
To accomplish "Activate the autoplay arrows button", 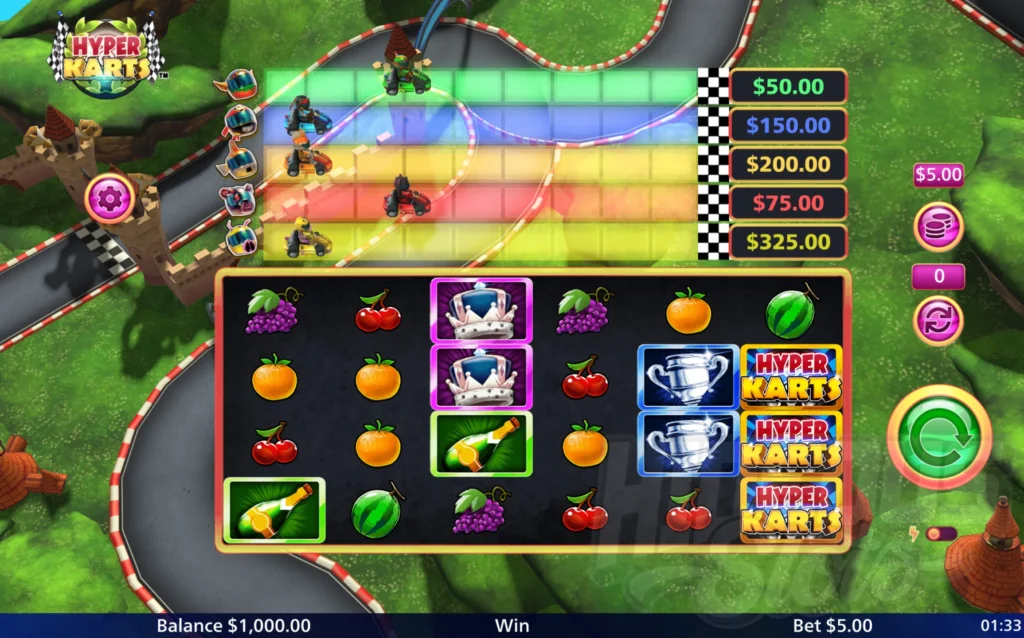I will point(938,320).
